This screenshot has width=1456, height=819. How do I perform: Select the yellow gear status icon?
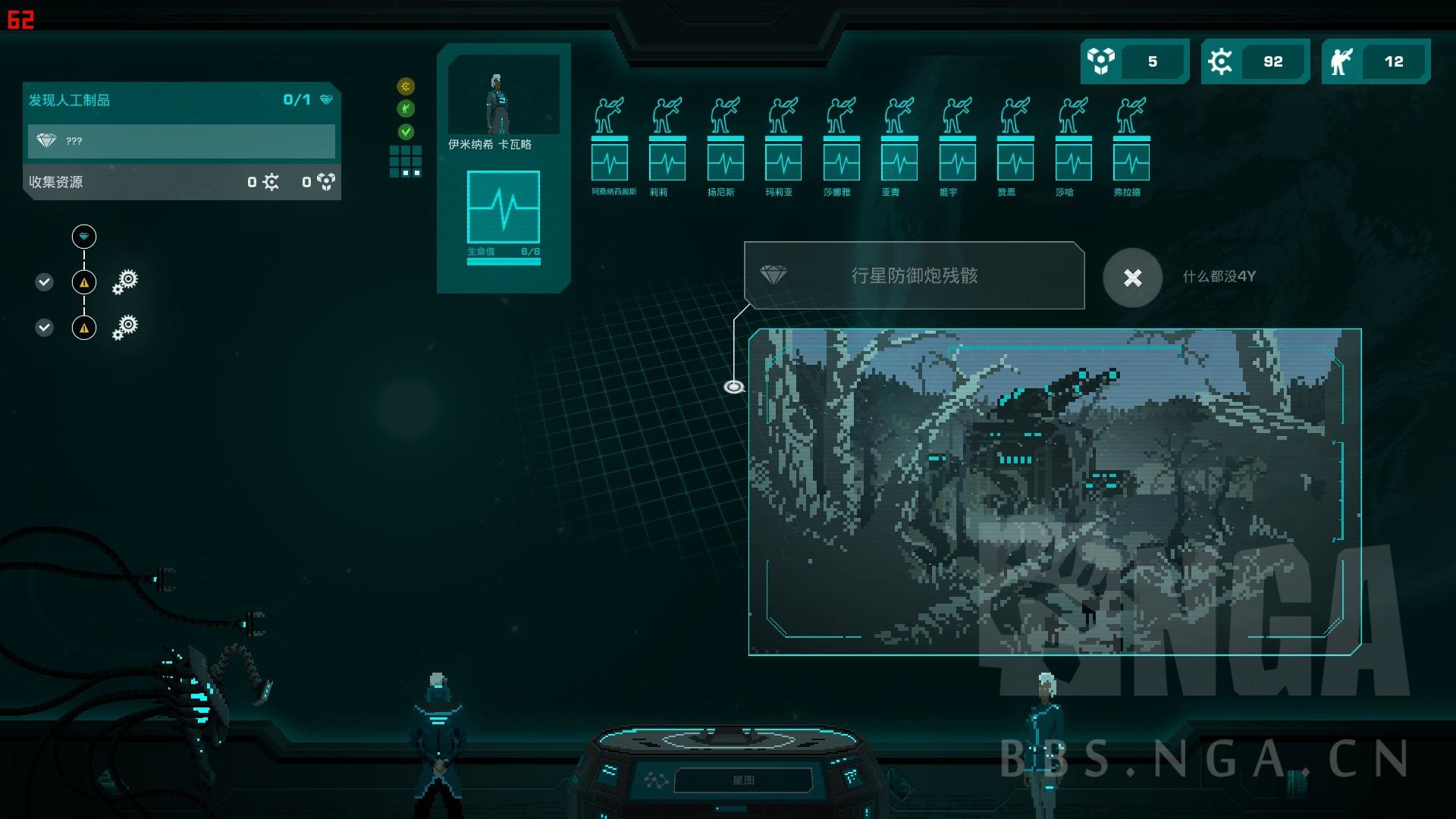click(x=406, y=86)
